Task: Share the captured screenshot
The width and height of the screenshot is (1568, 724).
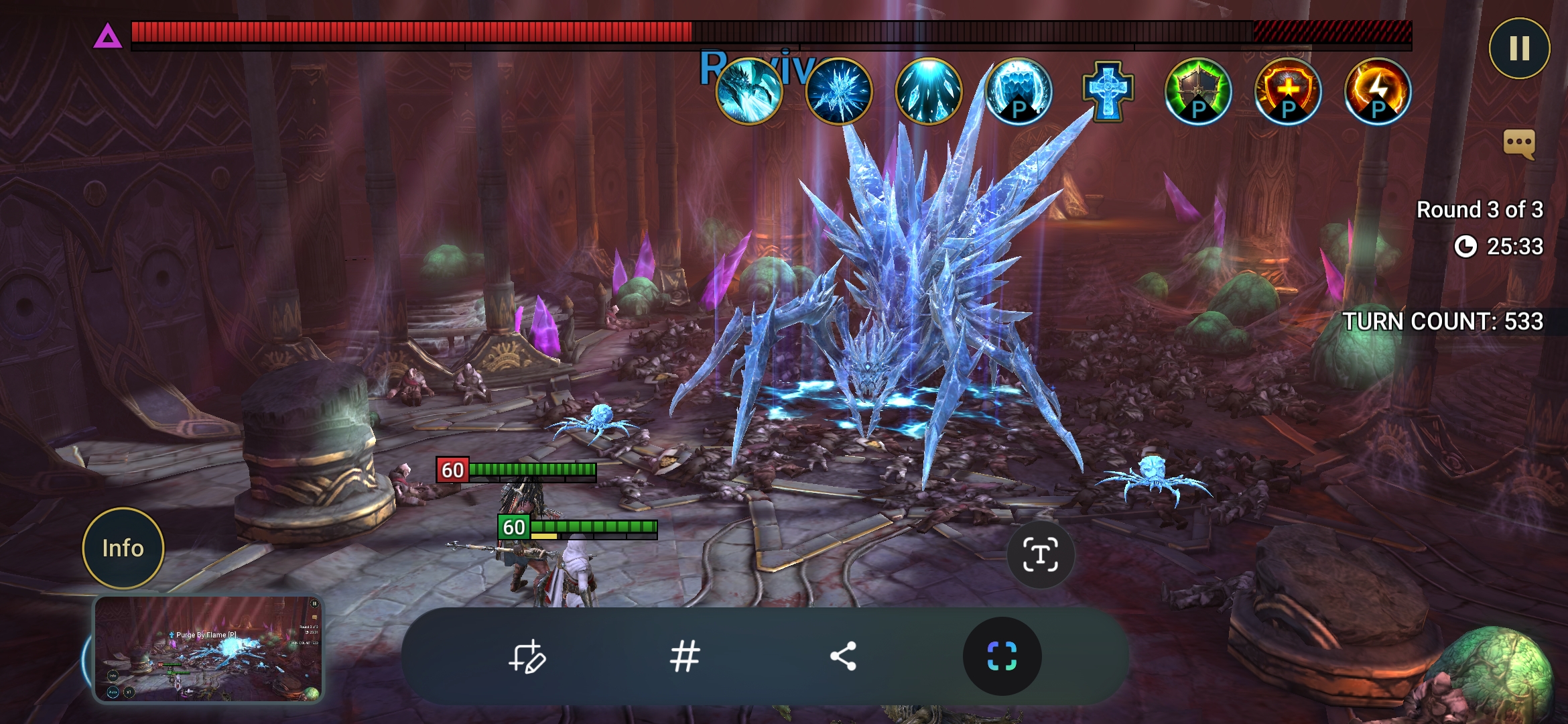Action: click(x=843, y=656)
